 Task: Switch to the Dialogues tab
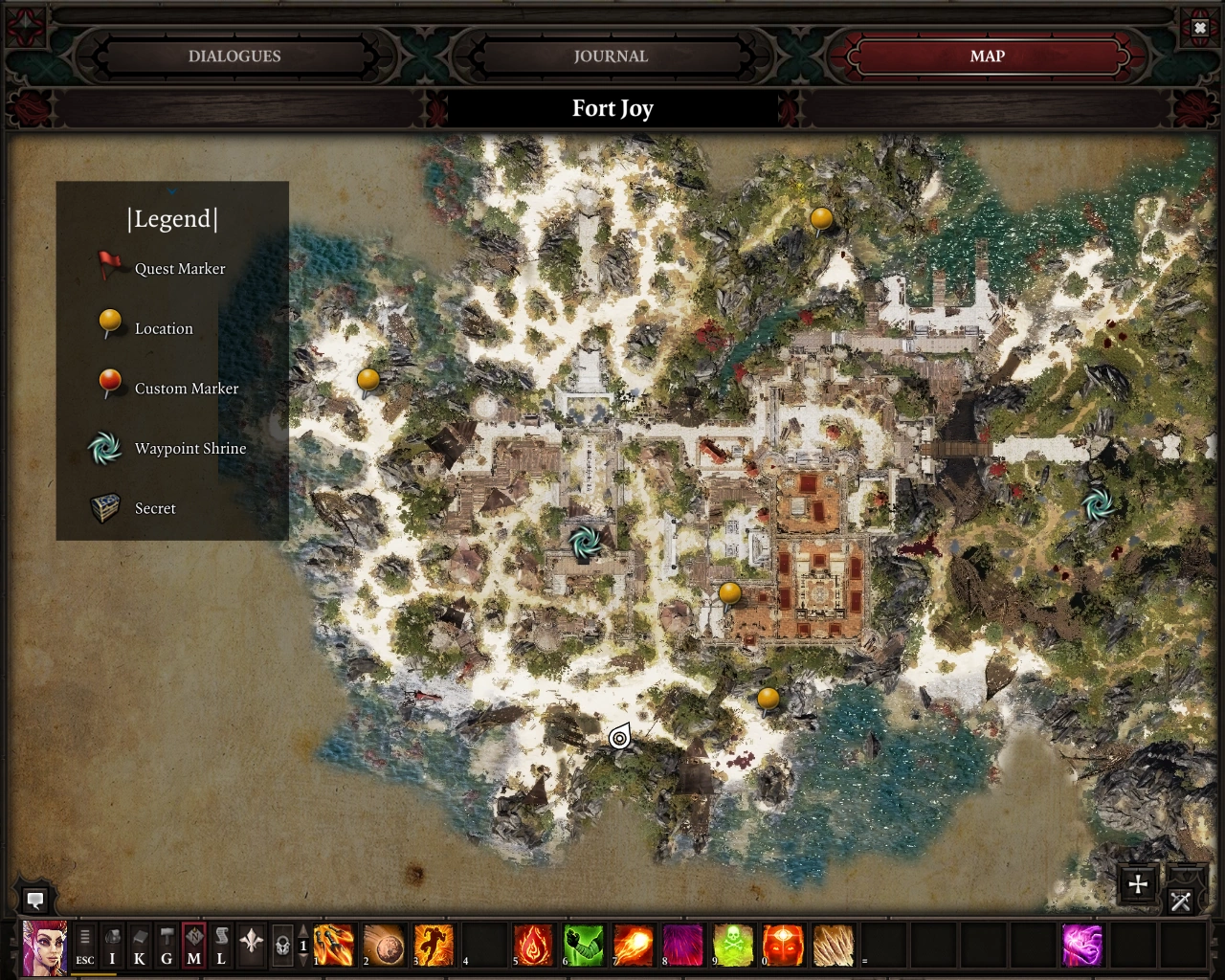click(x=234, y=56)
